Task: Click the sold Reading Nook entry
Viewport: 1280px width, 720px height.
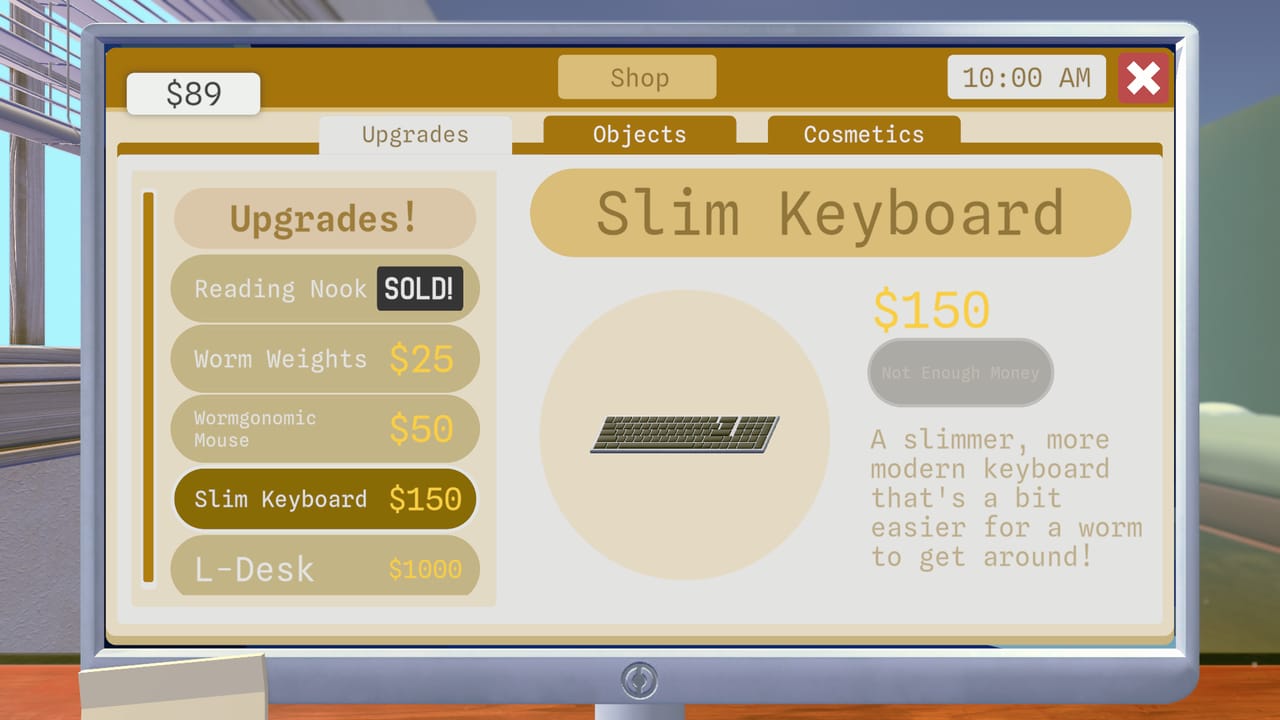Action: 324,288
